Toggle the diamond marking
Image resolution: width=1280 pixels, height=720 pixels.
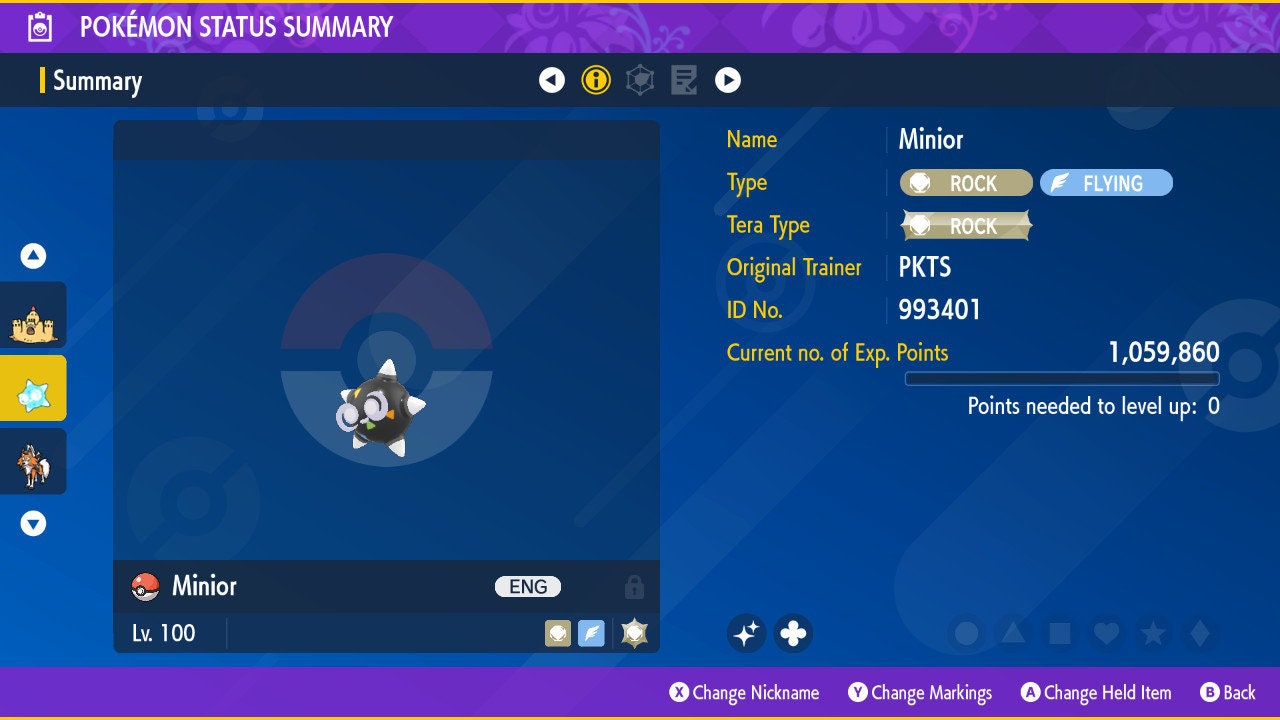coord(1198,633)
